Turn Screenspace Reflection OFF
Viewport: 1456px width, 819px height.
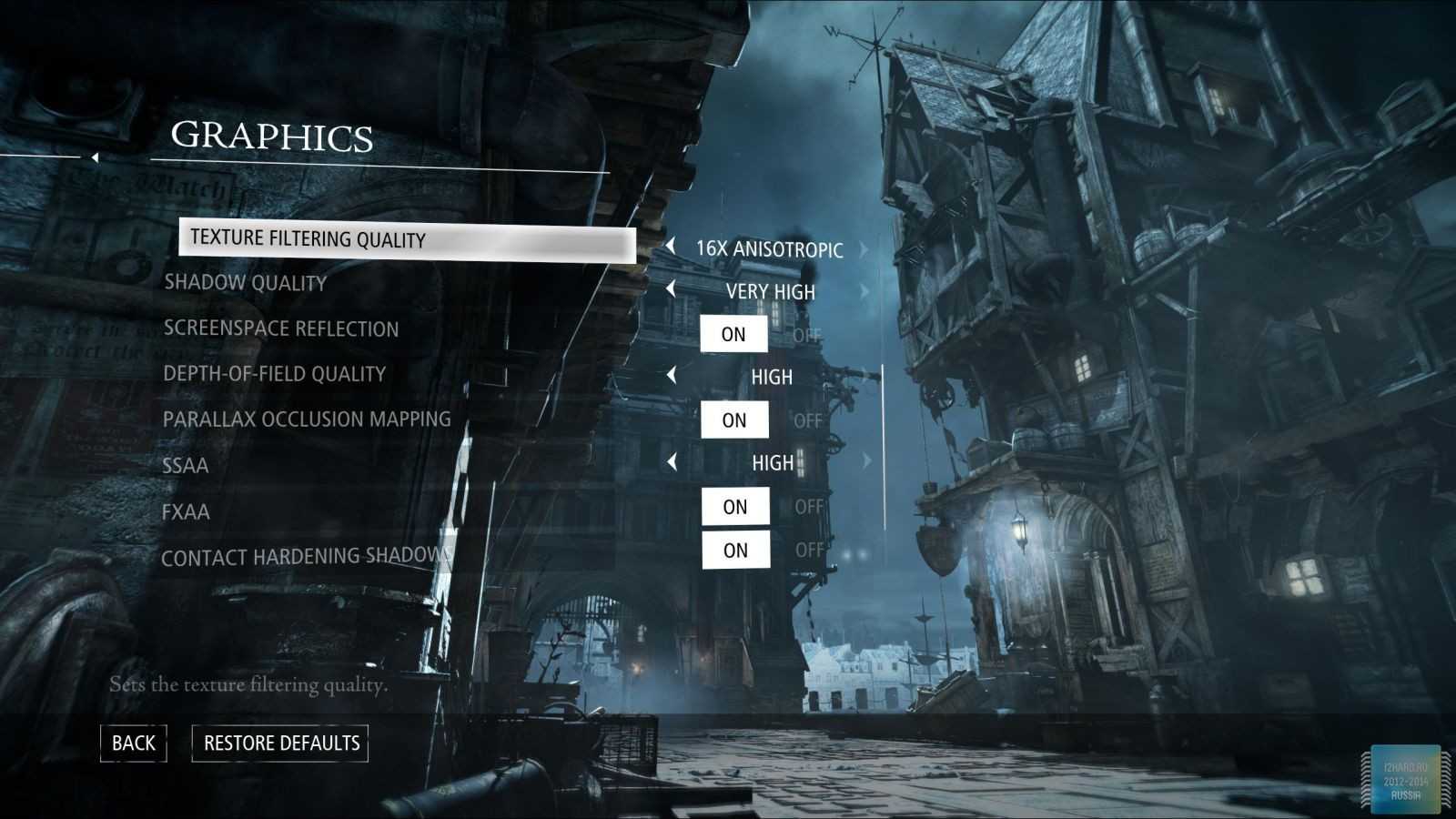click(x=806, y=336)
